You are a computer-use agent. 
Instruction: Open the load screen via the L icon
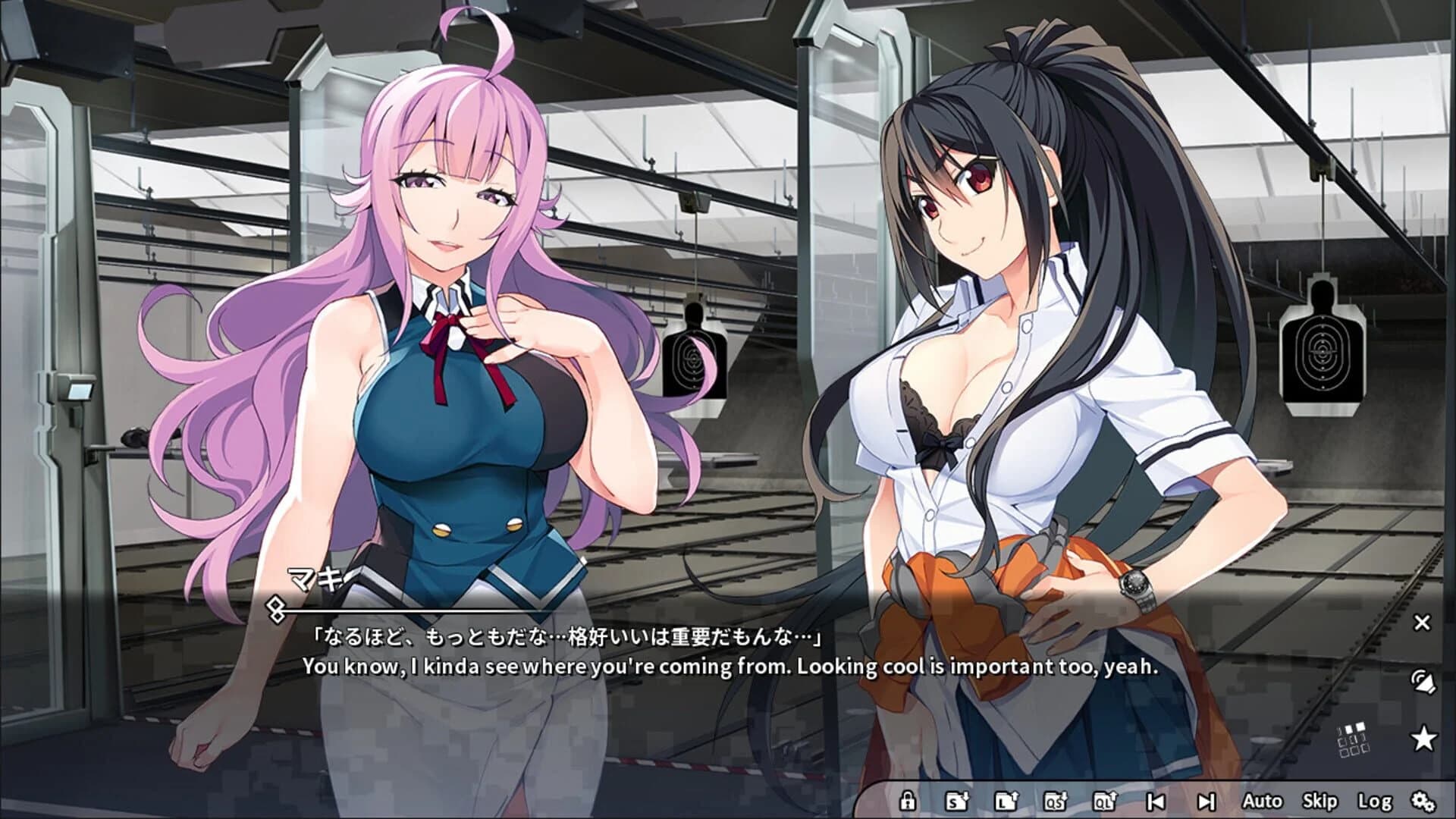coord(1006,802)
